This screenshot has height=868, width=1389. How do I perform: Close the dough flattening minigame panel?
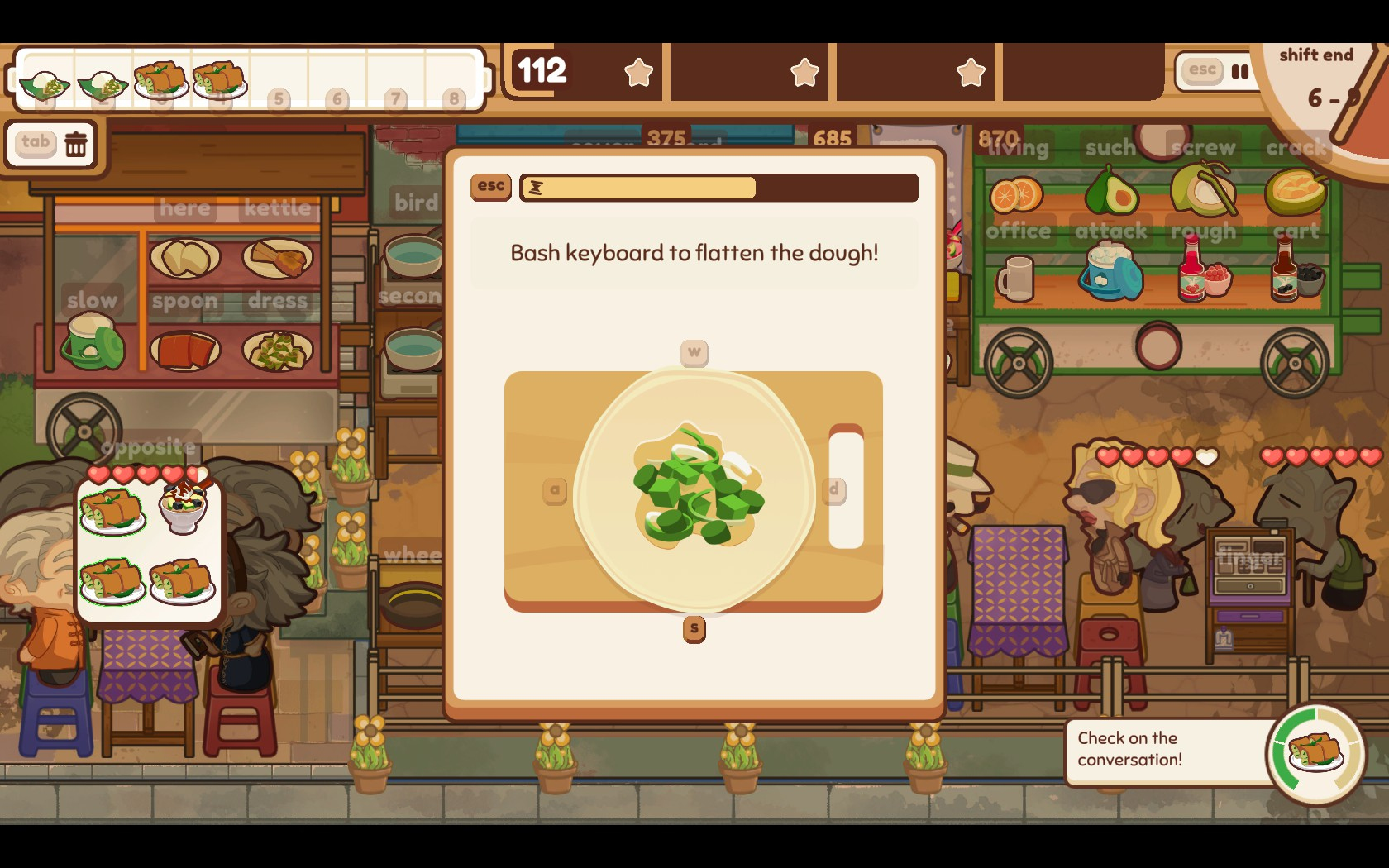pos(490,187)
